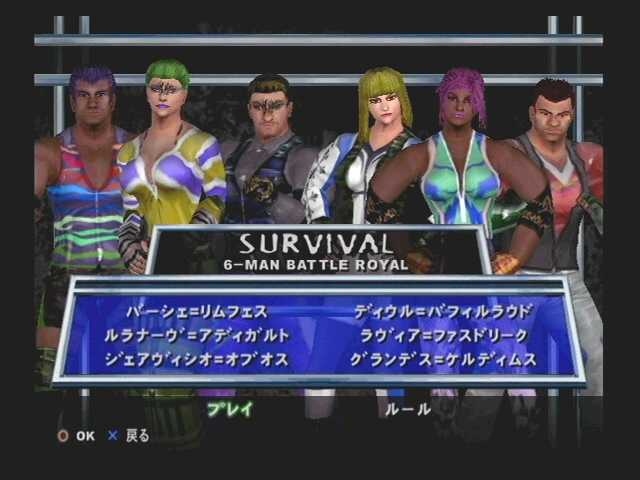Open the ルール (Rules) option
The image size is (640, 480).
pos(408,409)
